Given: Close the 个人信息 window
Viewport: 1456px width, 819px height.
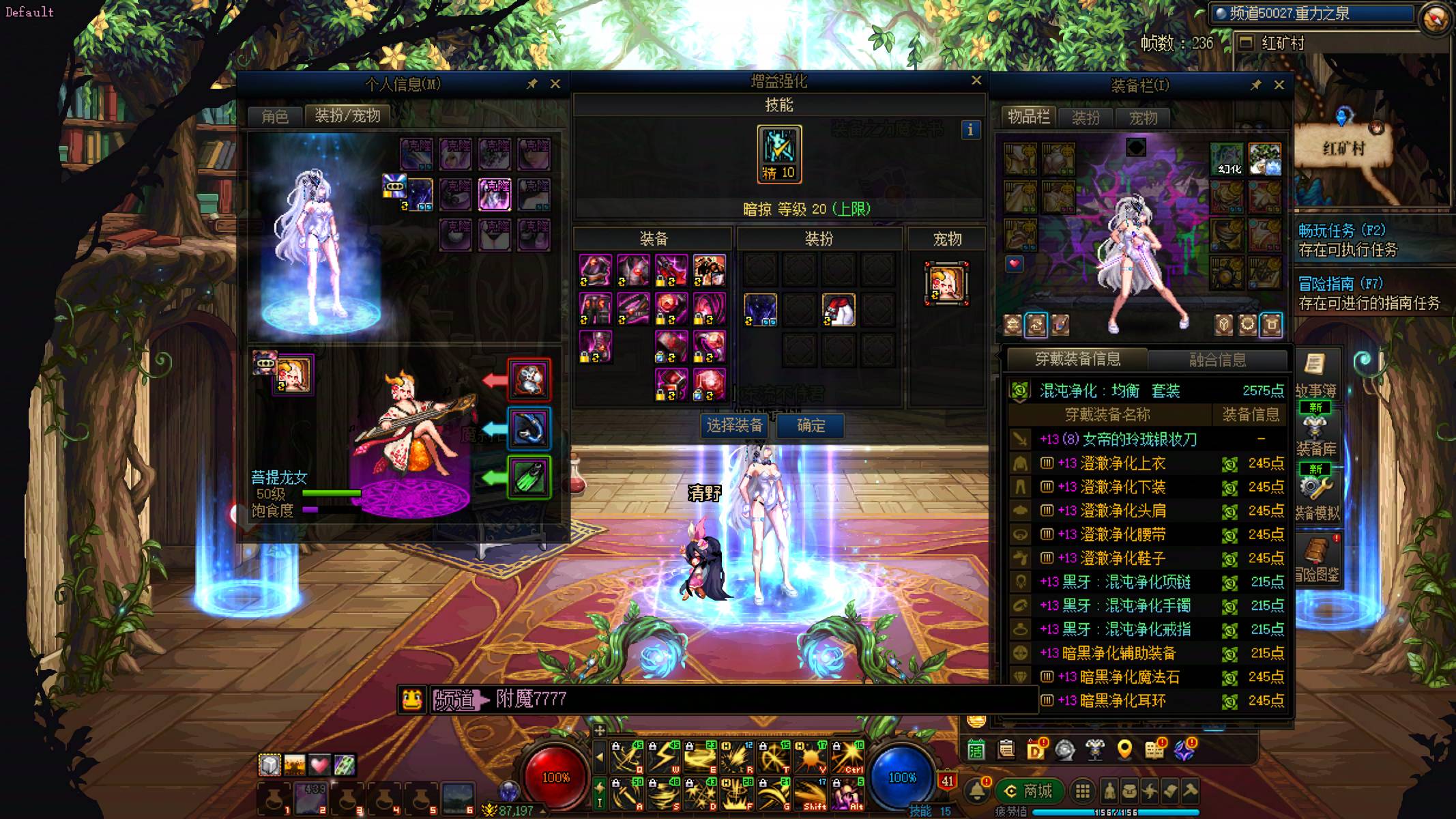Looking at the screenshot, I should [x=555, y=84].
